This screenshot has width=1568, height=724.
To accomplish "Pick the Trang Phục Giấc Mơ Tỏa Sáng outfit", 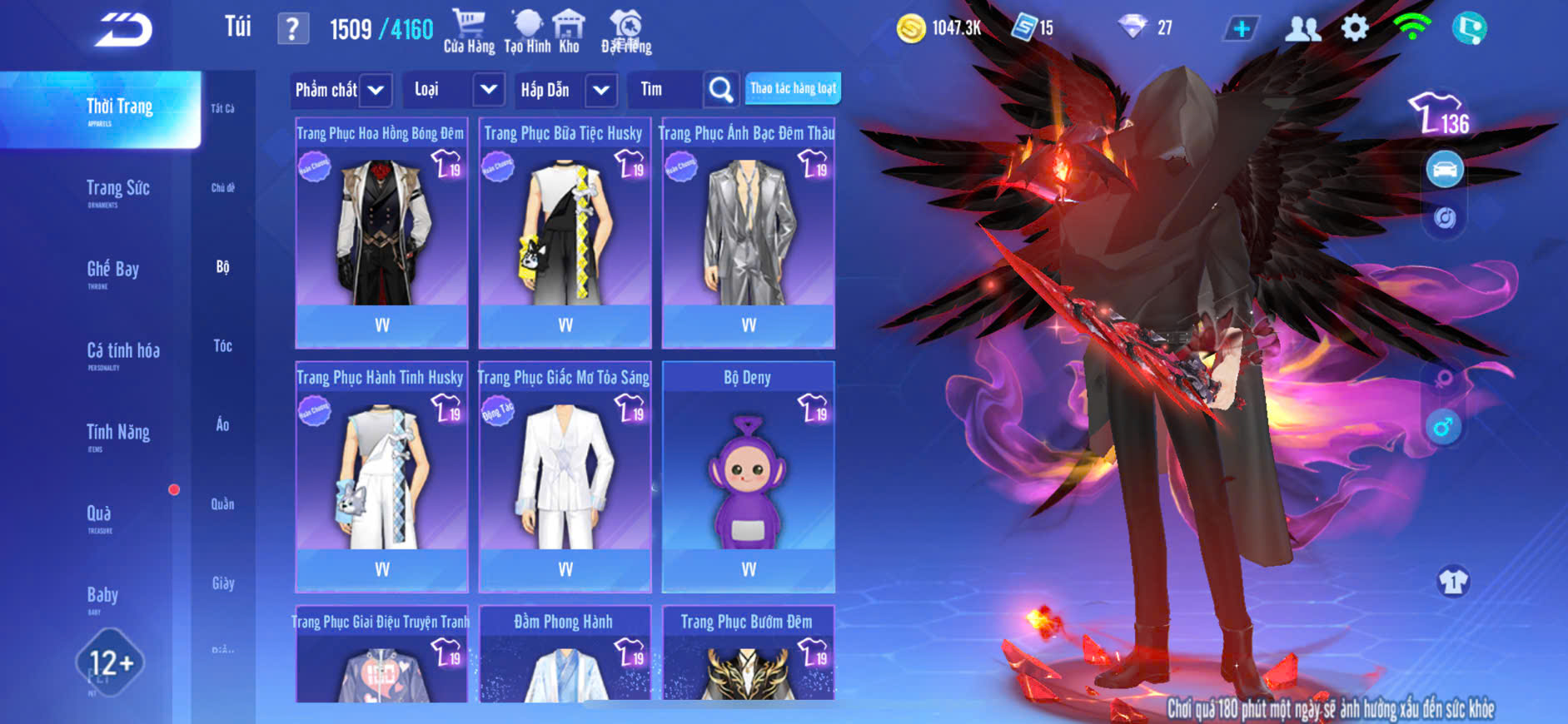I will (x=565, y=476).
